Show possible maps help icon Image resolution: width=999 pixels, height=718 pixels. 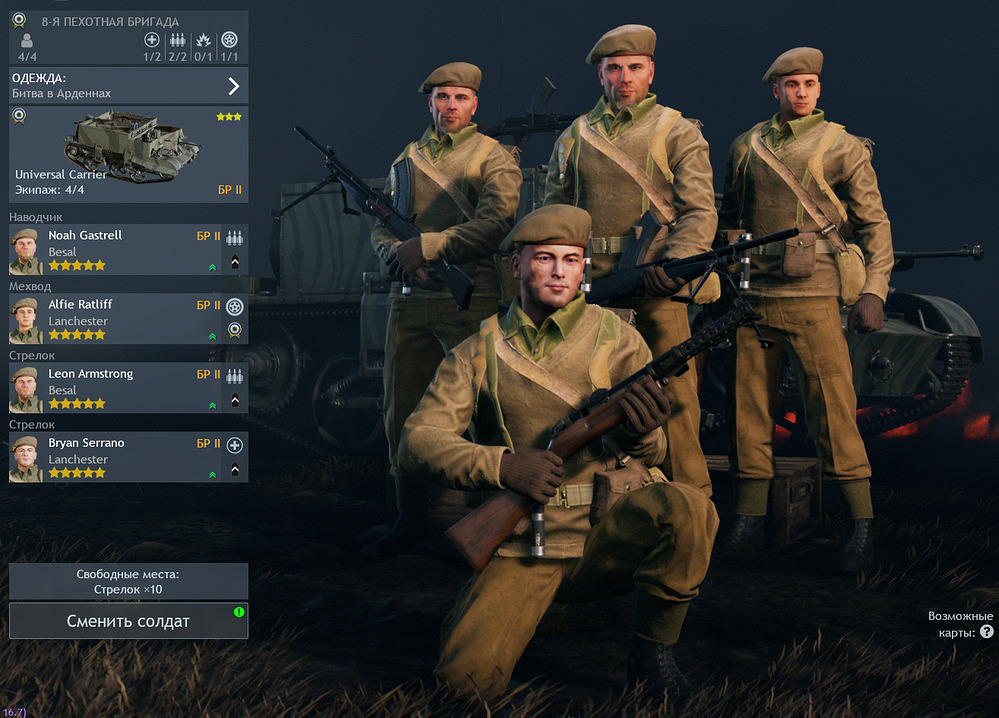click(x=987, y=632)
